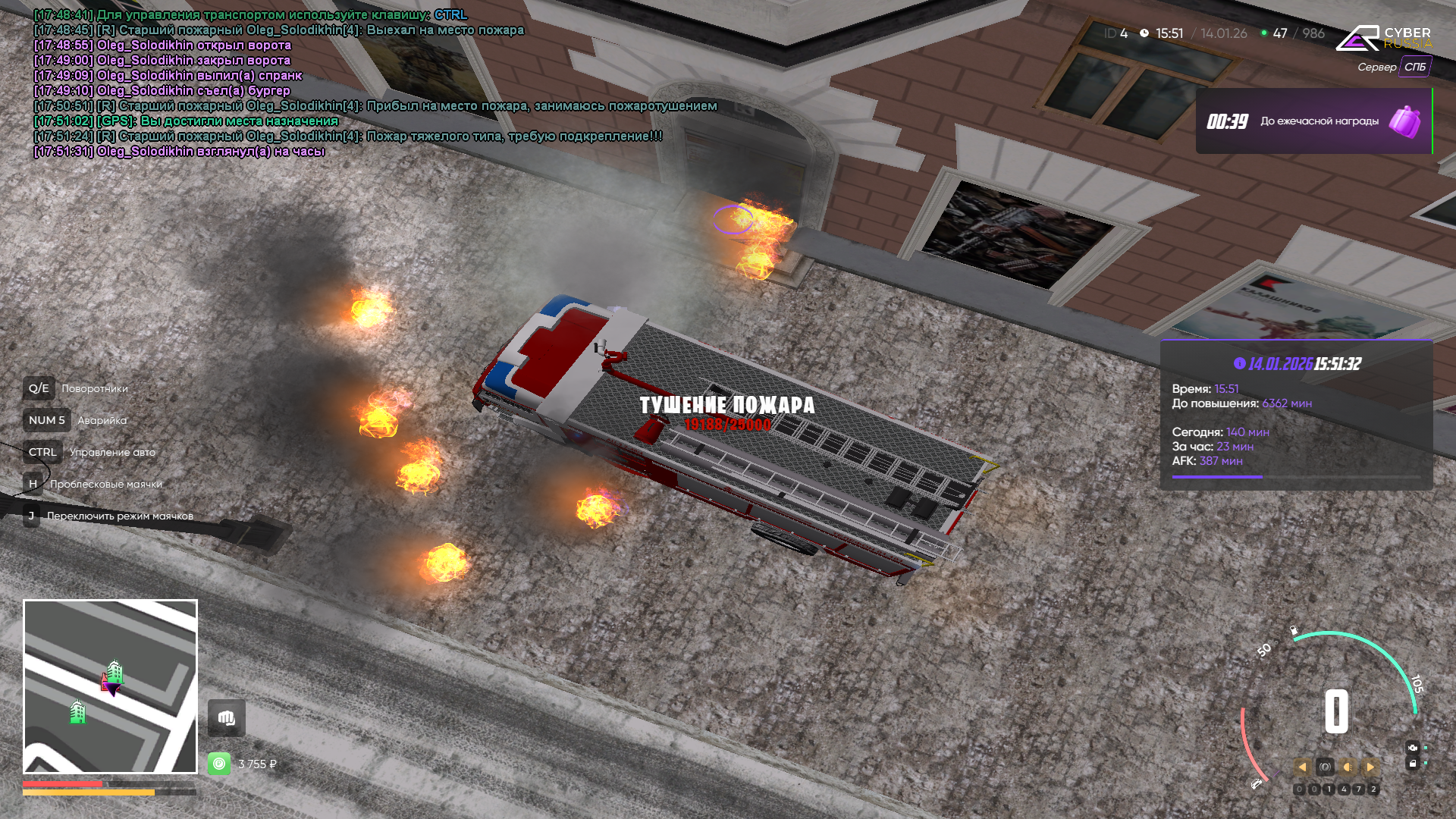Toggle the right turn signal indicator
Viewport: 1456px width, 819px height.
pyautogui.click(x=1370, y=767)
